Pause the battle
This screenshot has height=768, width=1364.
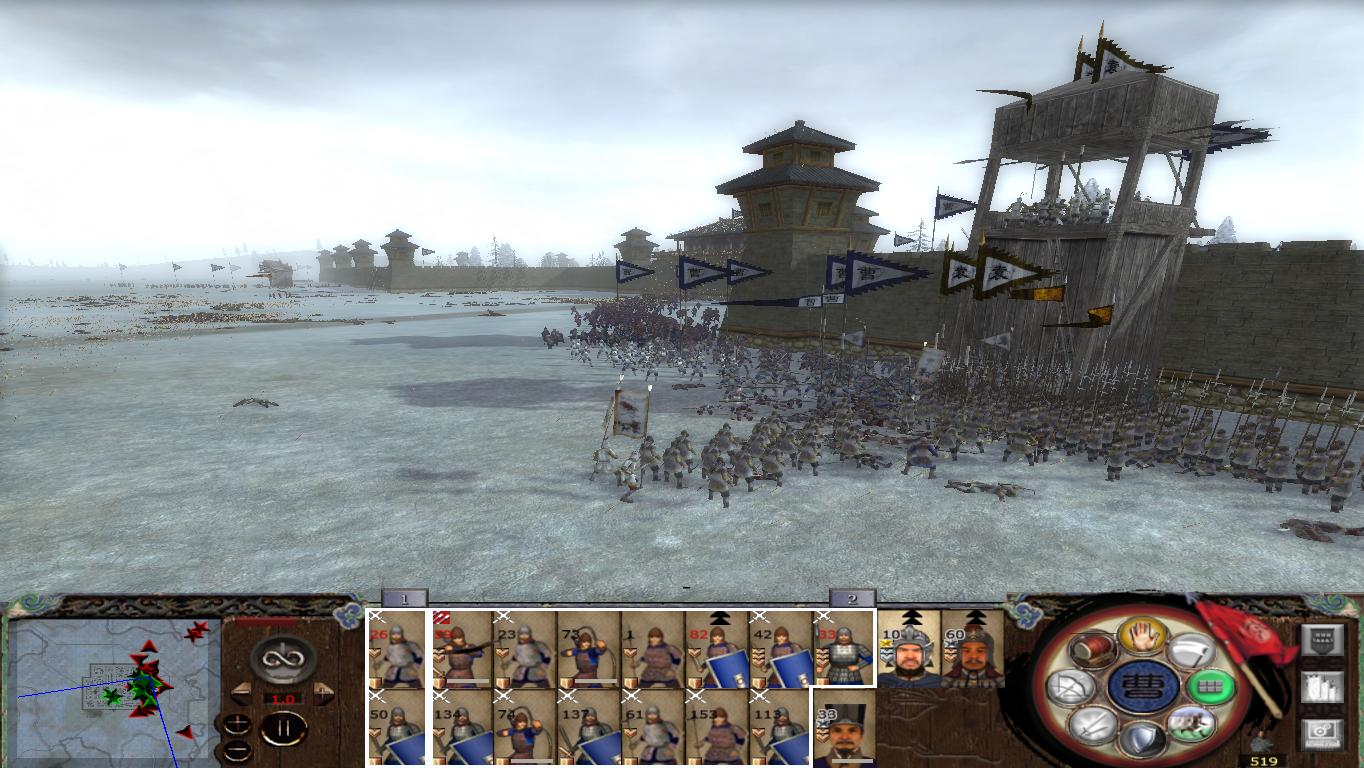click(x=285, y=727)
